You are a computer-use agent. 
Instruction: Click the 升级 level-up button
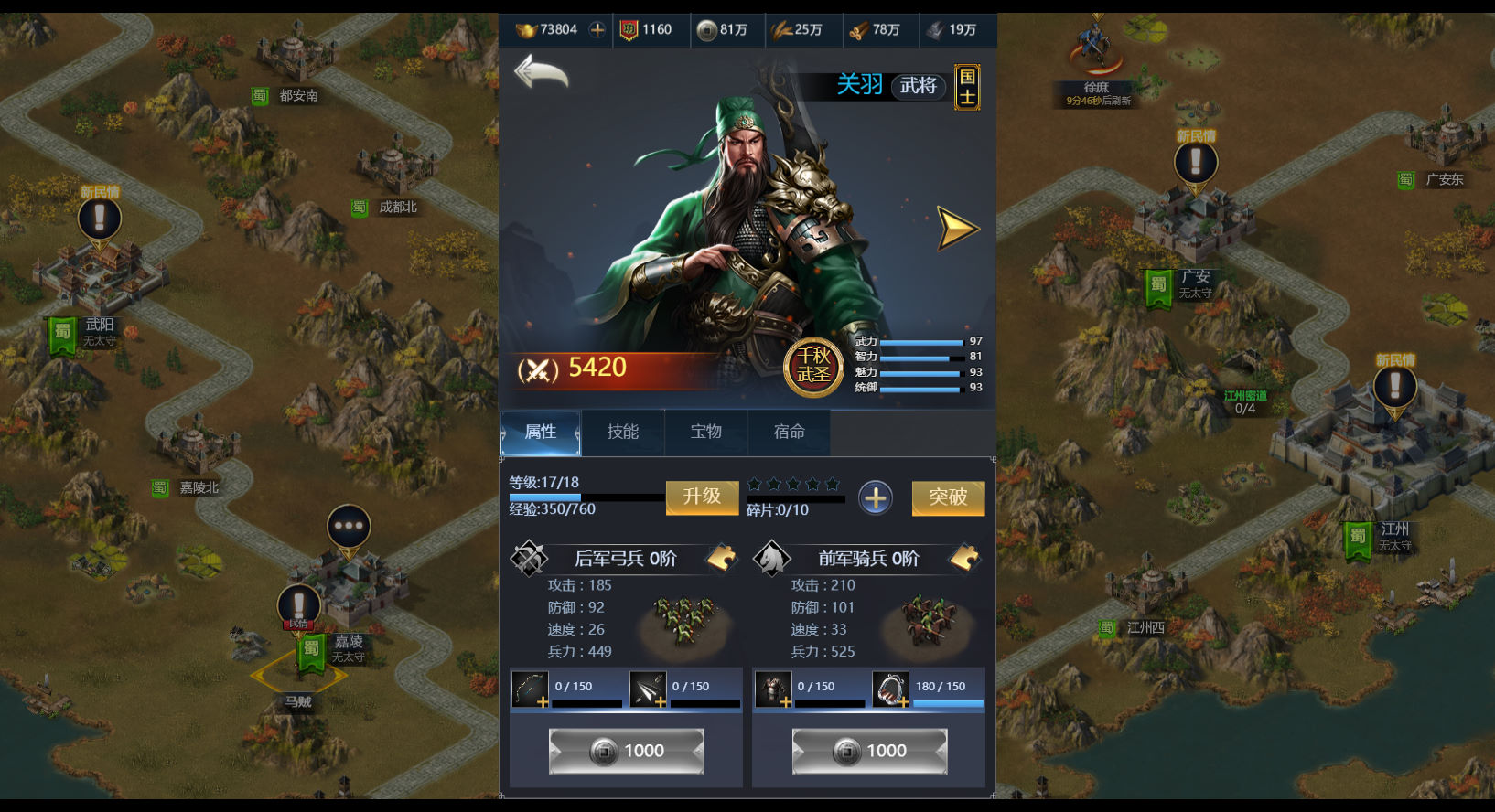tap(702, 497)
